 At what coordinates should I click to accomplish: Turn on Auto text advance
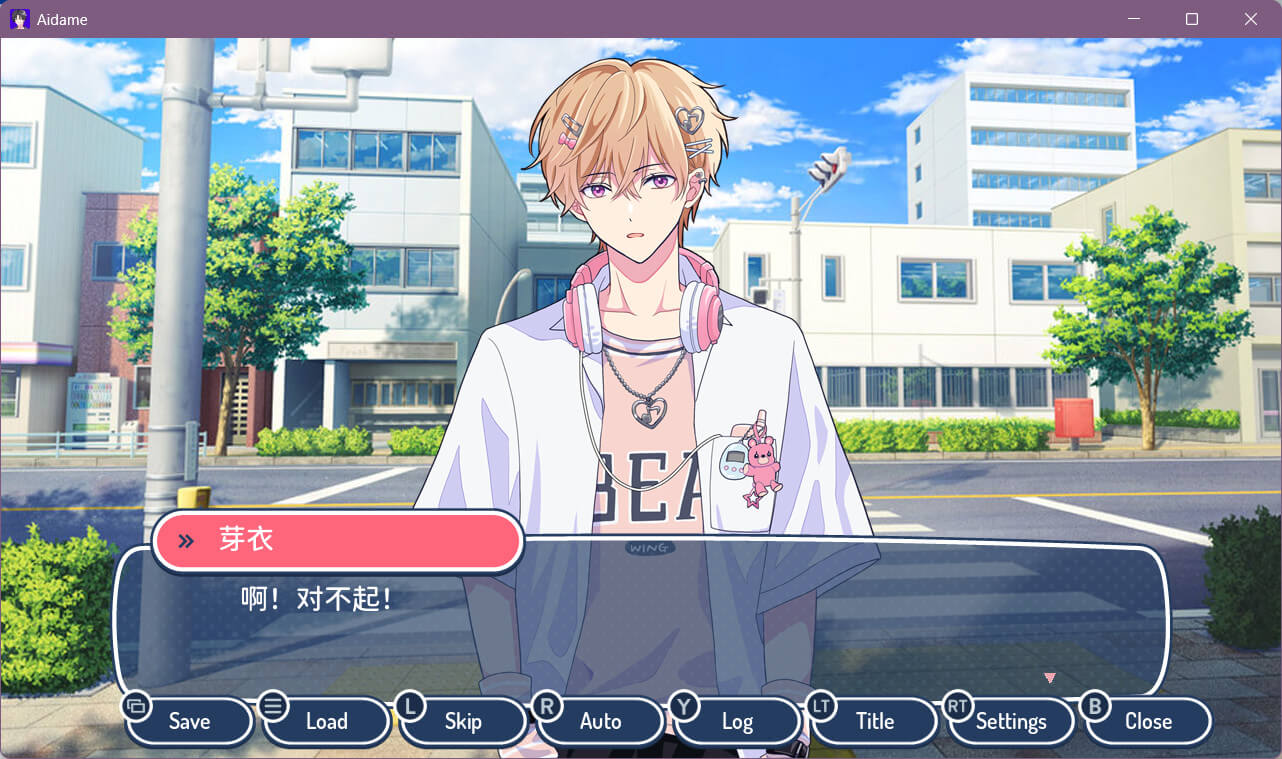600,721
